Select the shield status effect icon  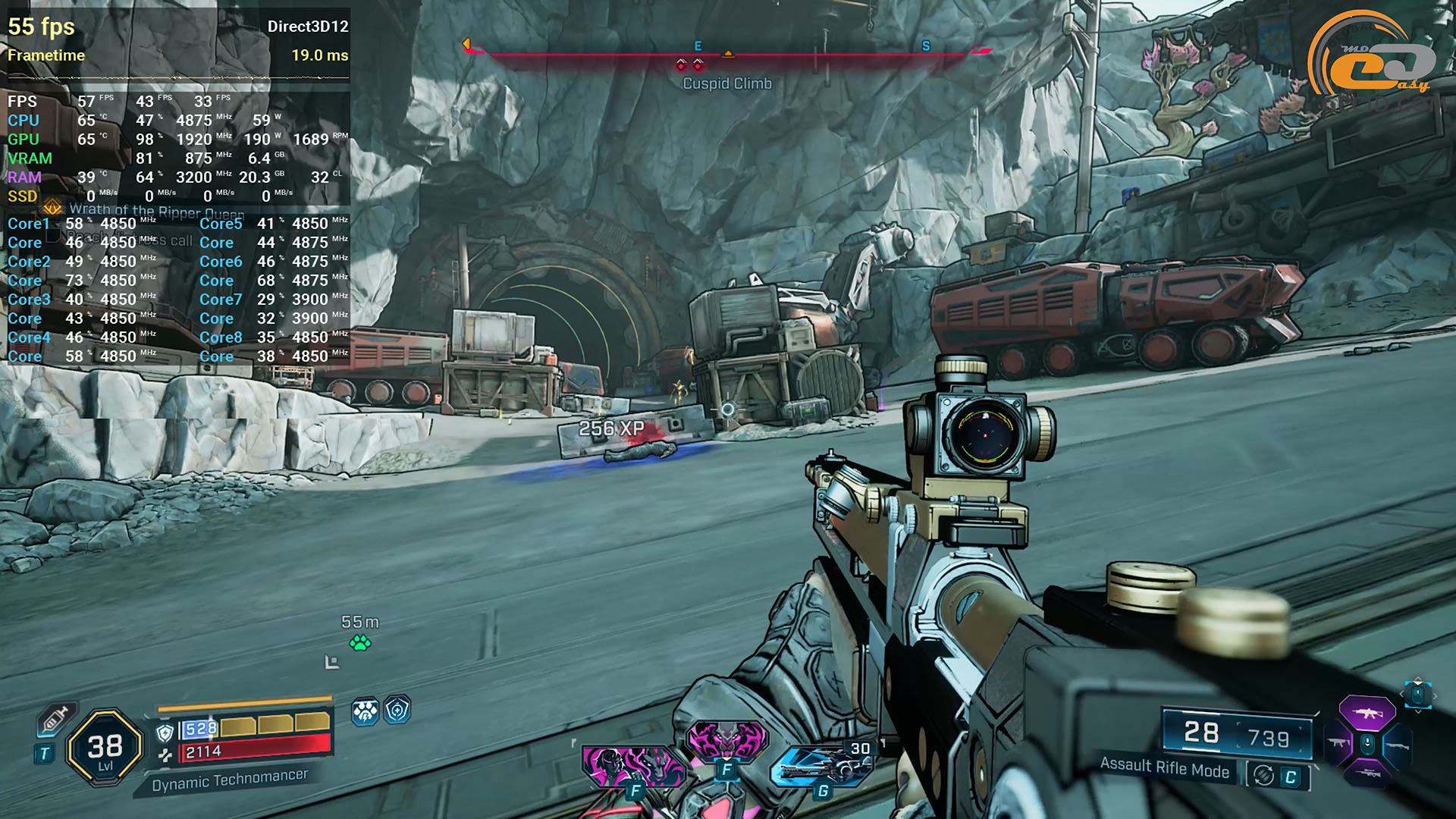coord(397,711)
